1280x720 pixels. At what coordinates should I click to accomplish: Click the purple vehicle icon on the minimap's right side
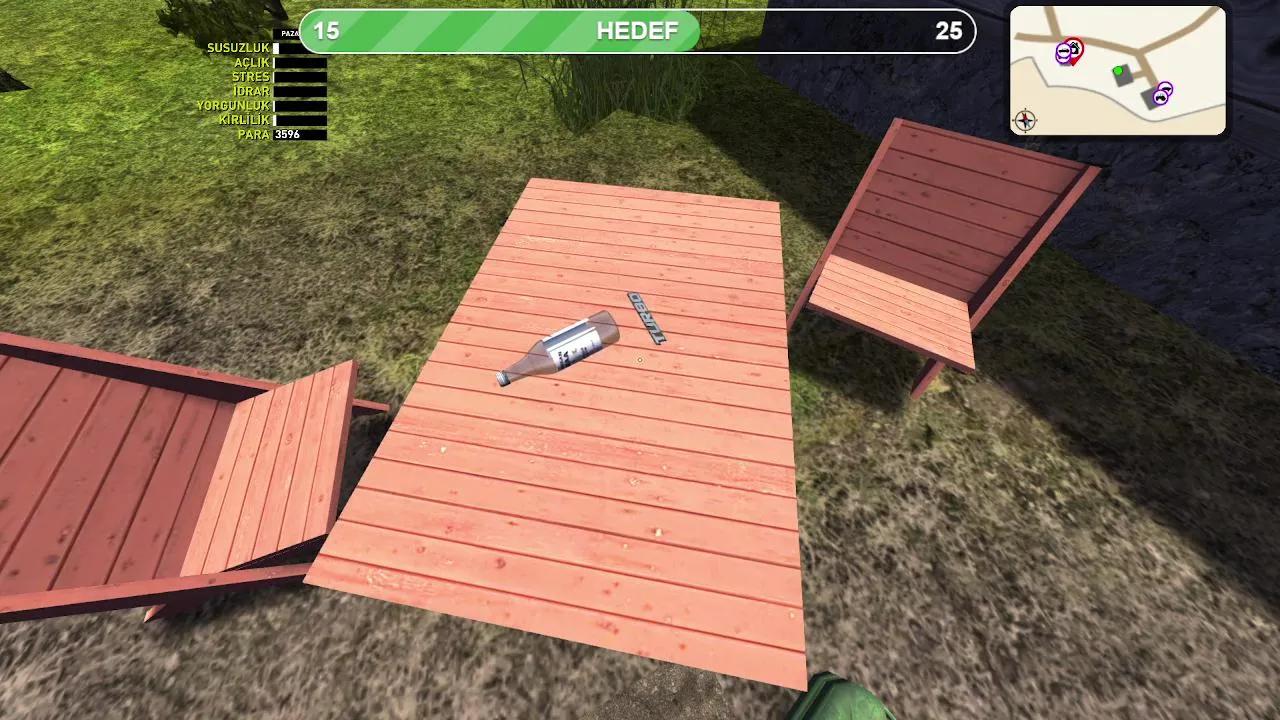coord(1166,88)
